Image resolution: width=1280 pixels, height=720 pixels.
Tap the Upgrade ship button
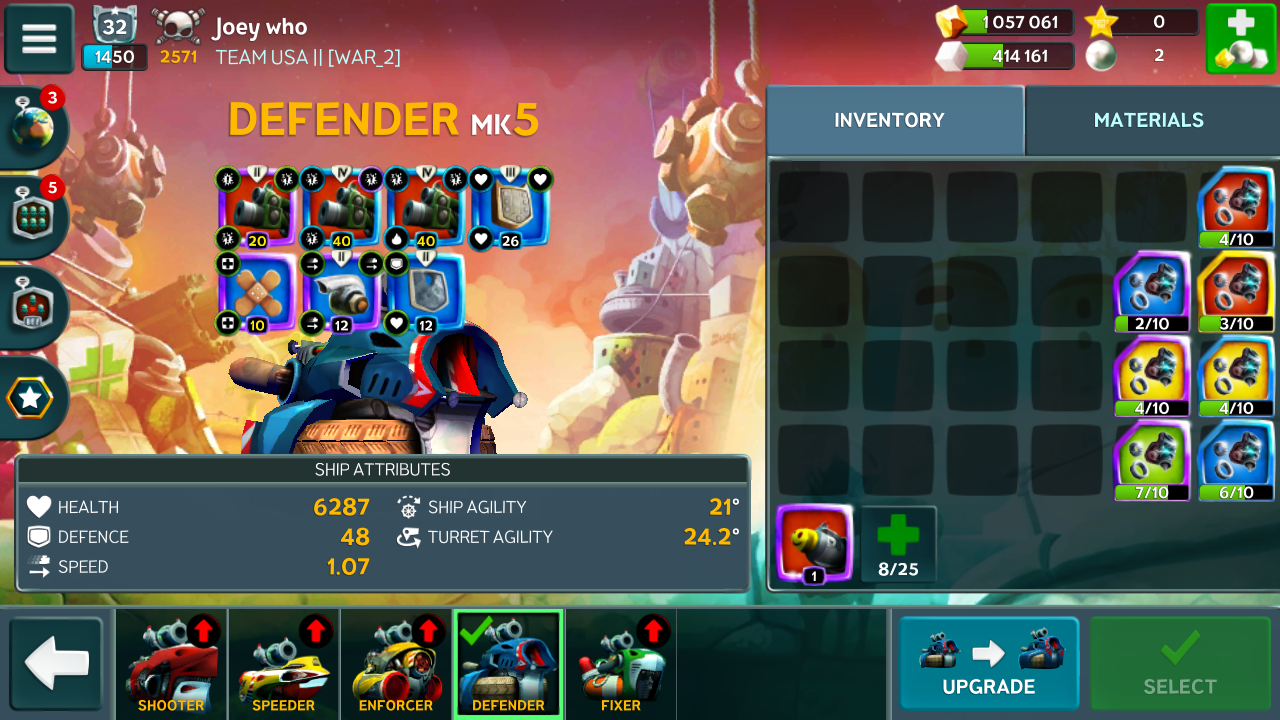coord(988,663)
